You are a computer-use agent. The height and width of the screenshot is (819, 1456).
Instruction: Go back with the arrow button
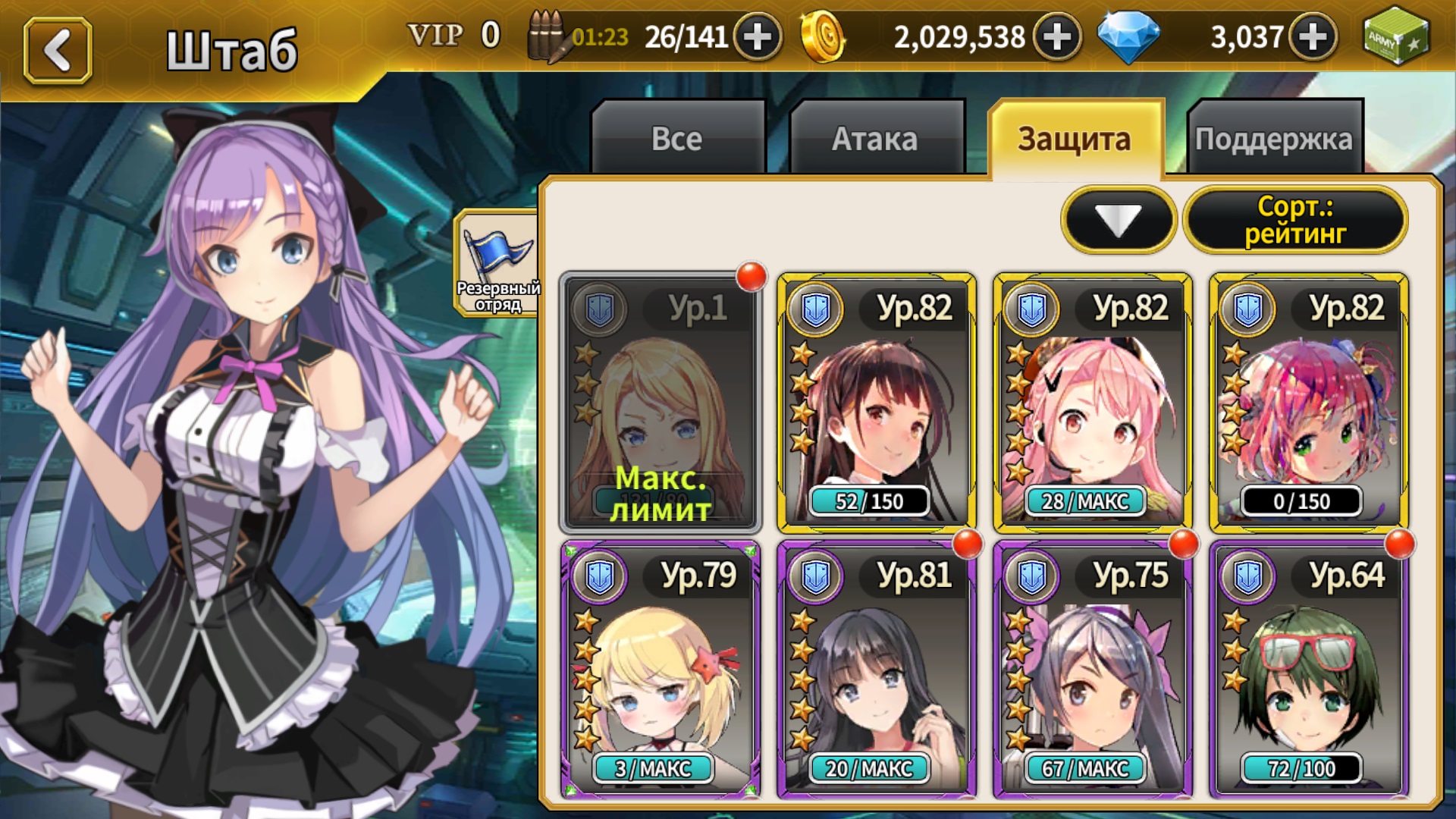58,51
